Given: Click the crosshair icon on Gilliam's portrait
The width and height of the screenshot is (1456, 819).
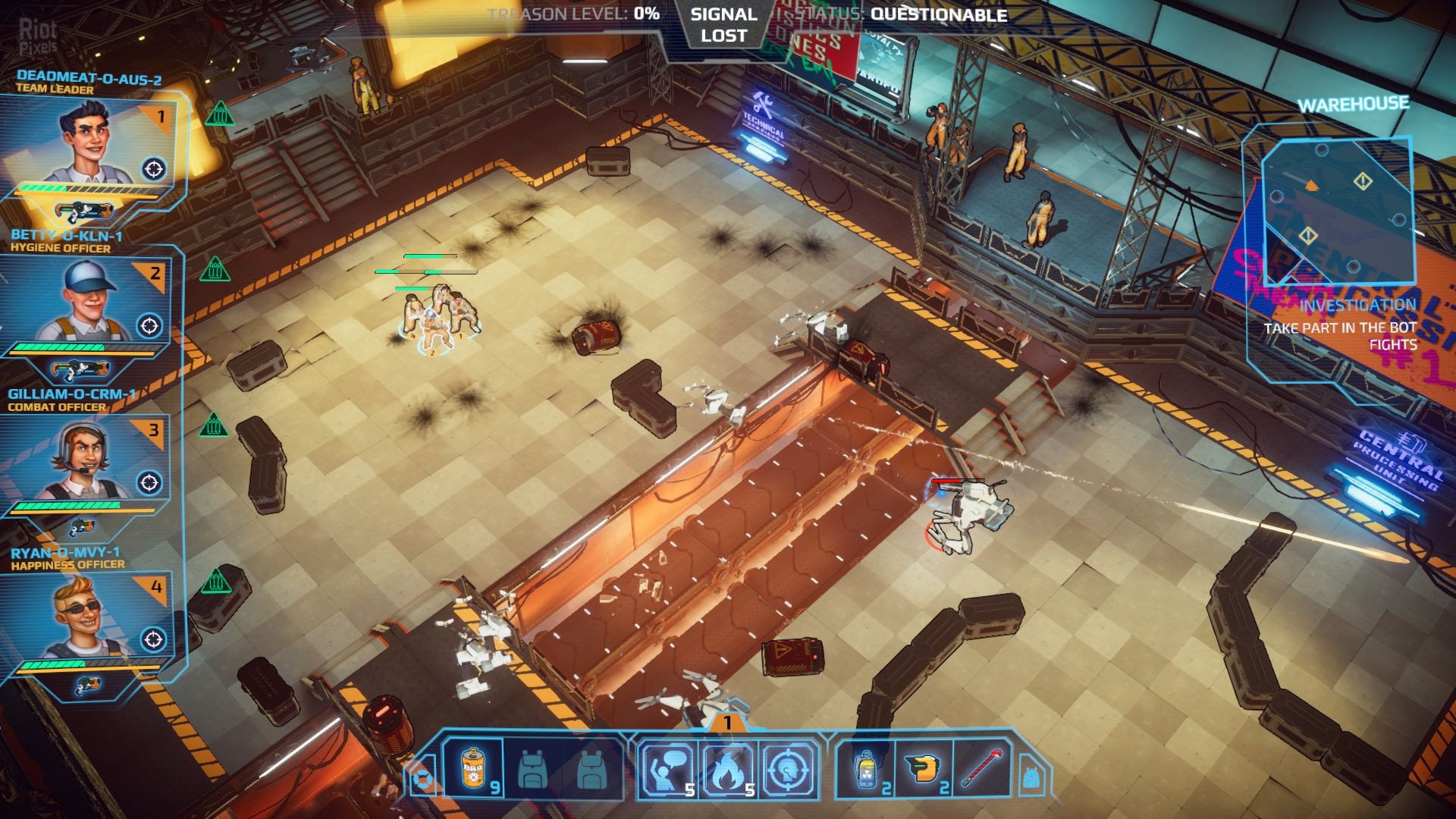Looking at the screenshot, I should [149, 482].
